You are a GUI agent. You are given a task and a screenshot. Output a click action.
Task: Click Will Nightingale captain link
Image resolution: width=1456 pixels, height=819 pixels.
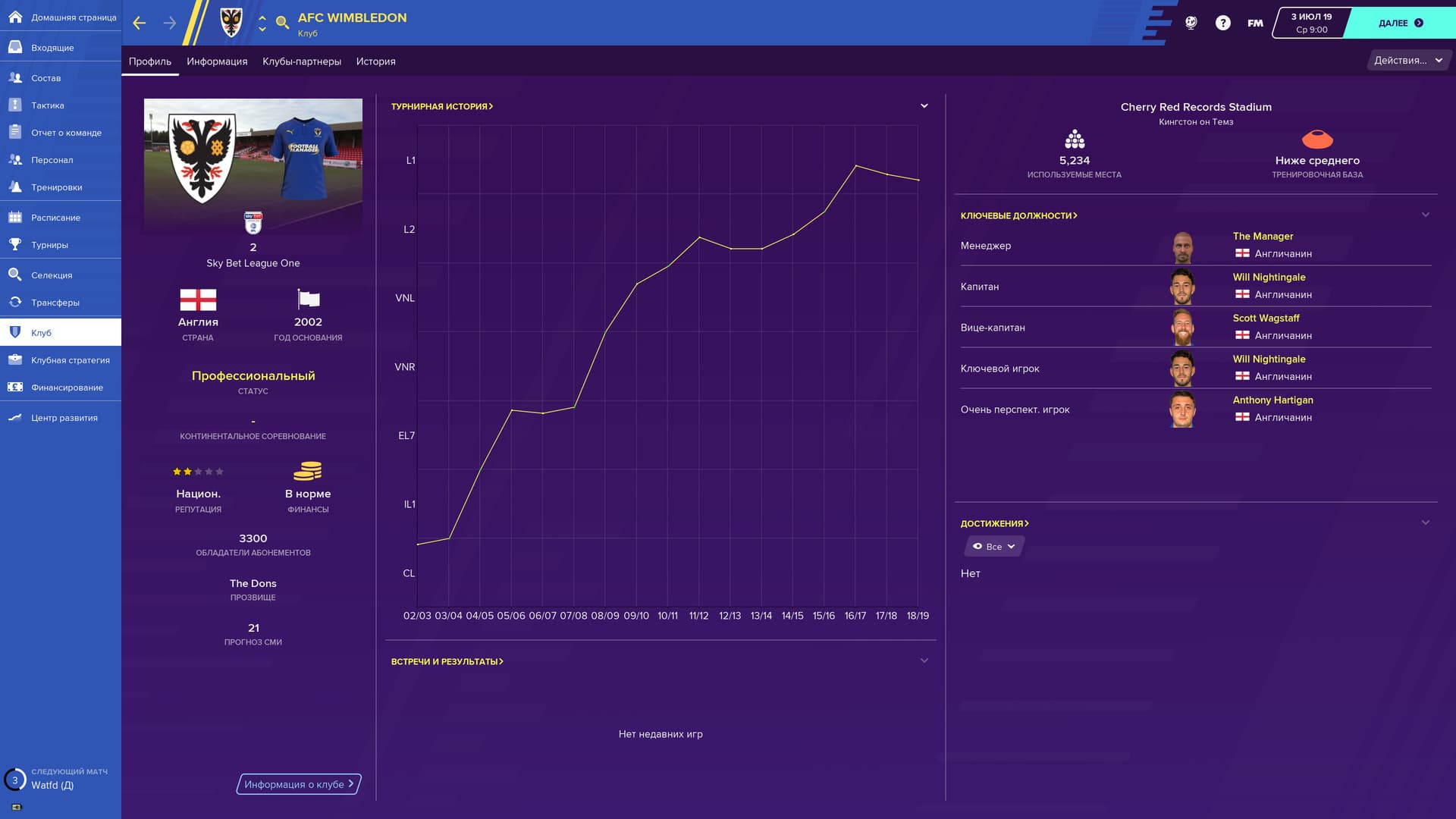tap(1269, 277)
